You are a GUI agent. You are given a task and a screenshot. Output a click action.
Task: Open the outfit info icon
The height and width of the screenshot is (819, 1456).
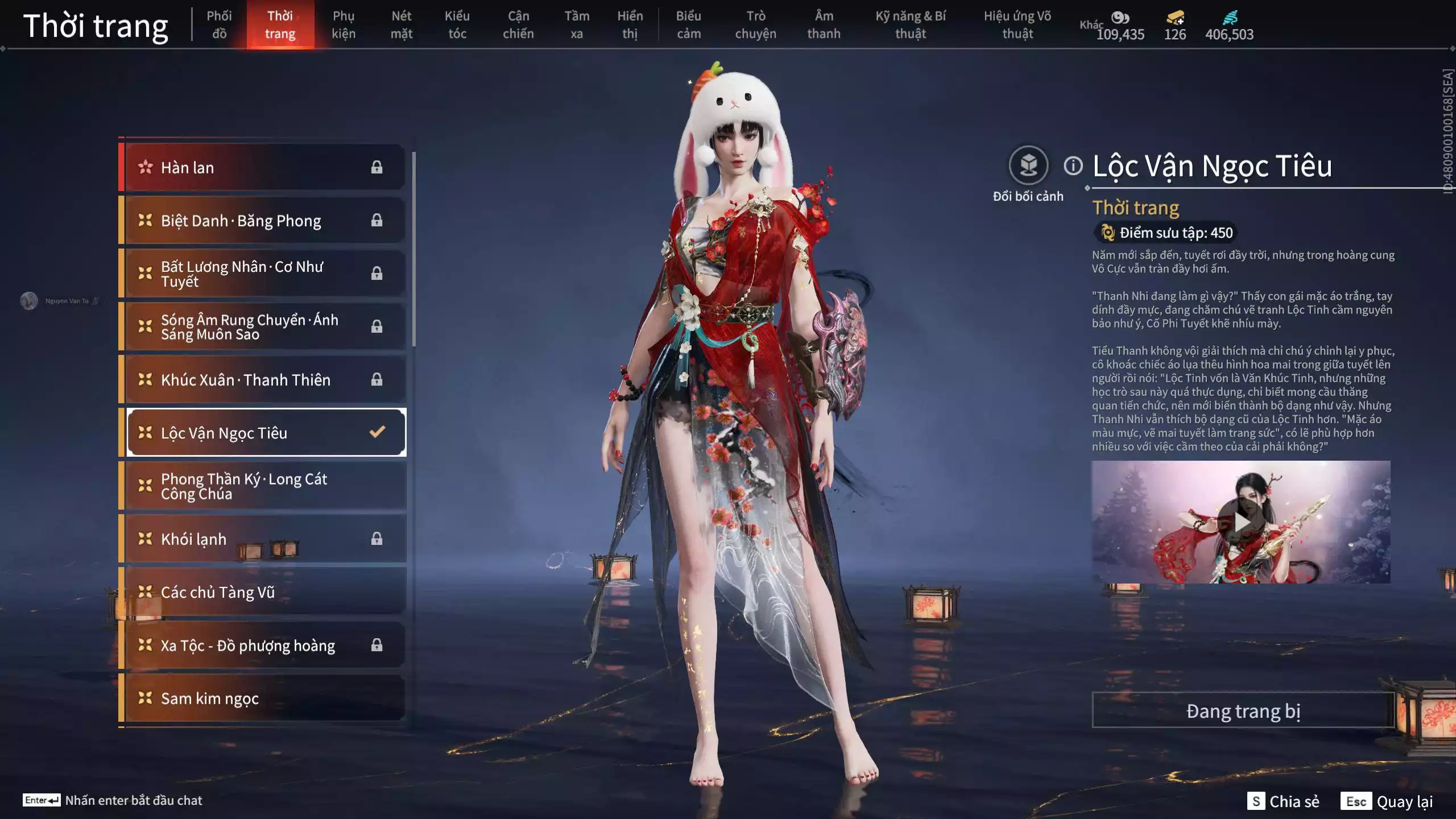click(1073, 166)
